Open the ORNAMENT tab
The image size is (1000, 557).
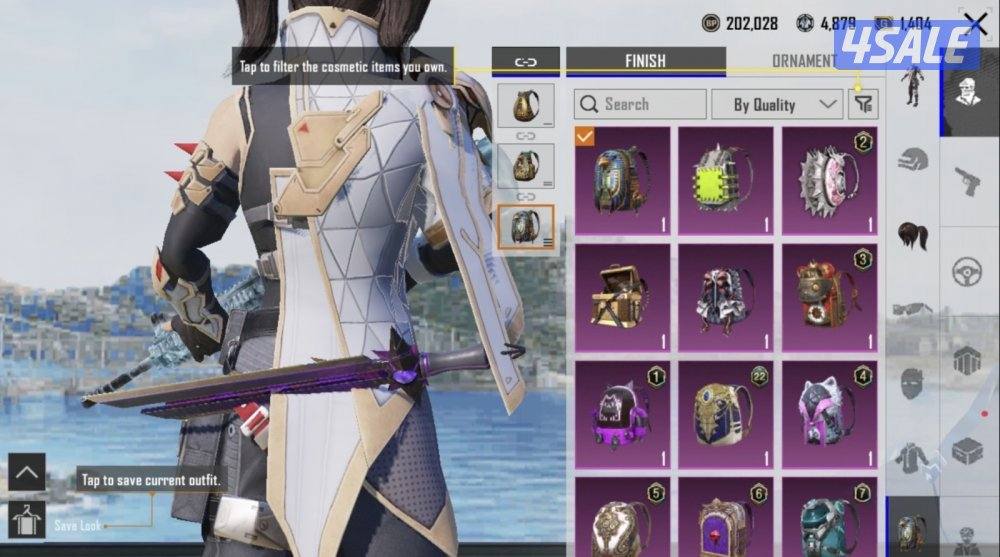point(803,61)
